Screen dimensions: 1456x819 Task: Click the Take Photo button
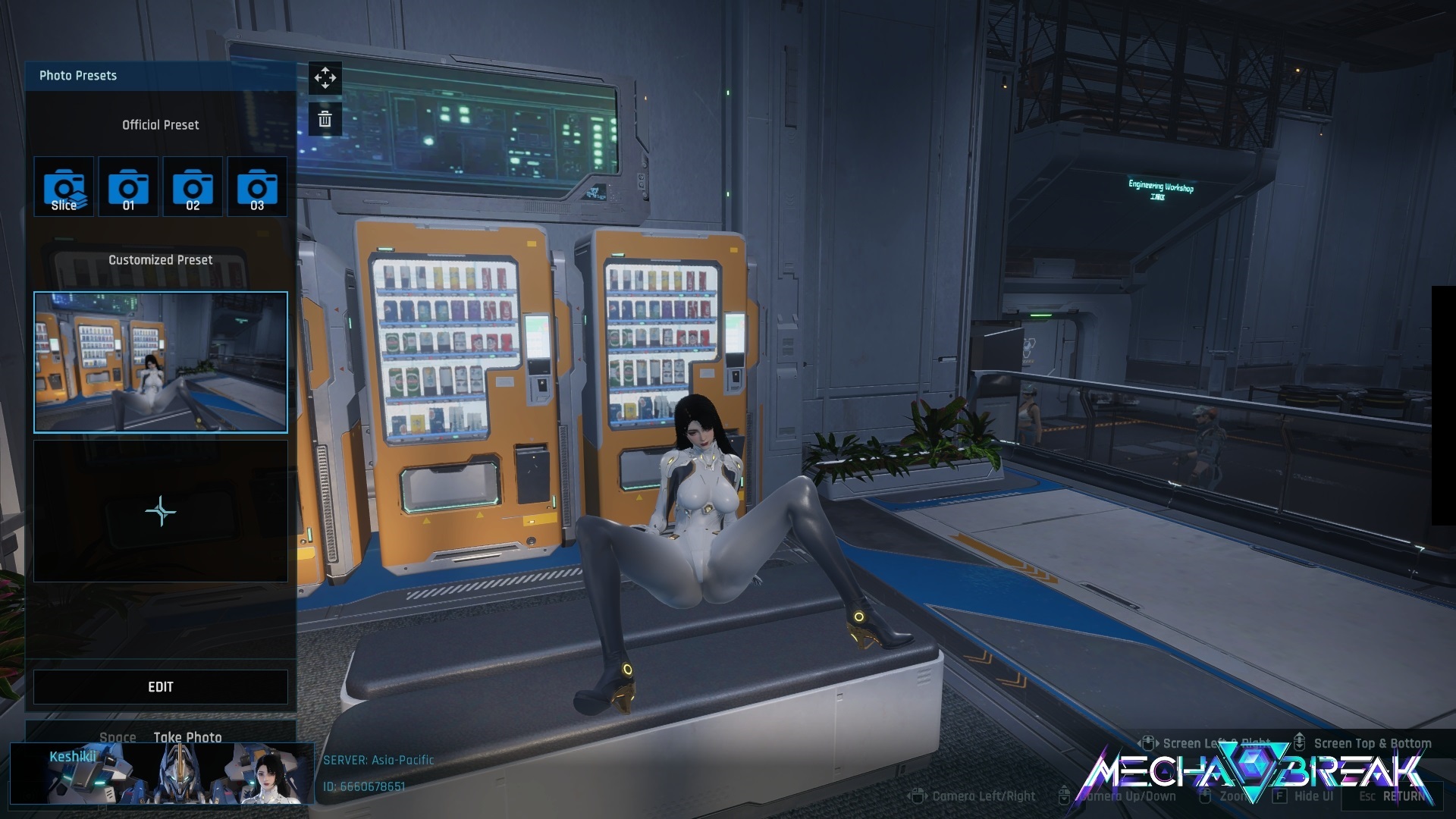(187, 737)
